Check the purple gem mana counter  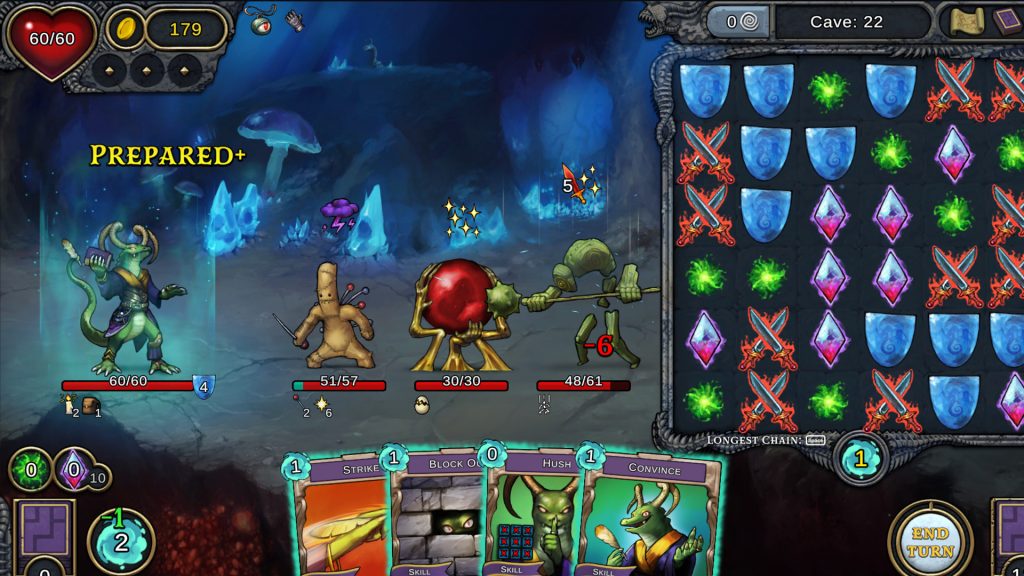click(x=74, y=469)
